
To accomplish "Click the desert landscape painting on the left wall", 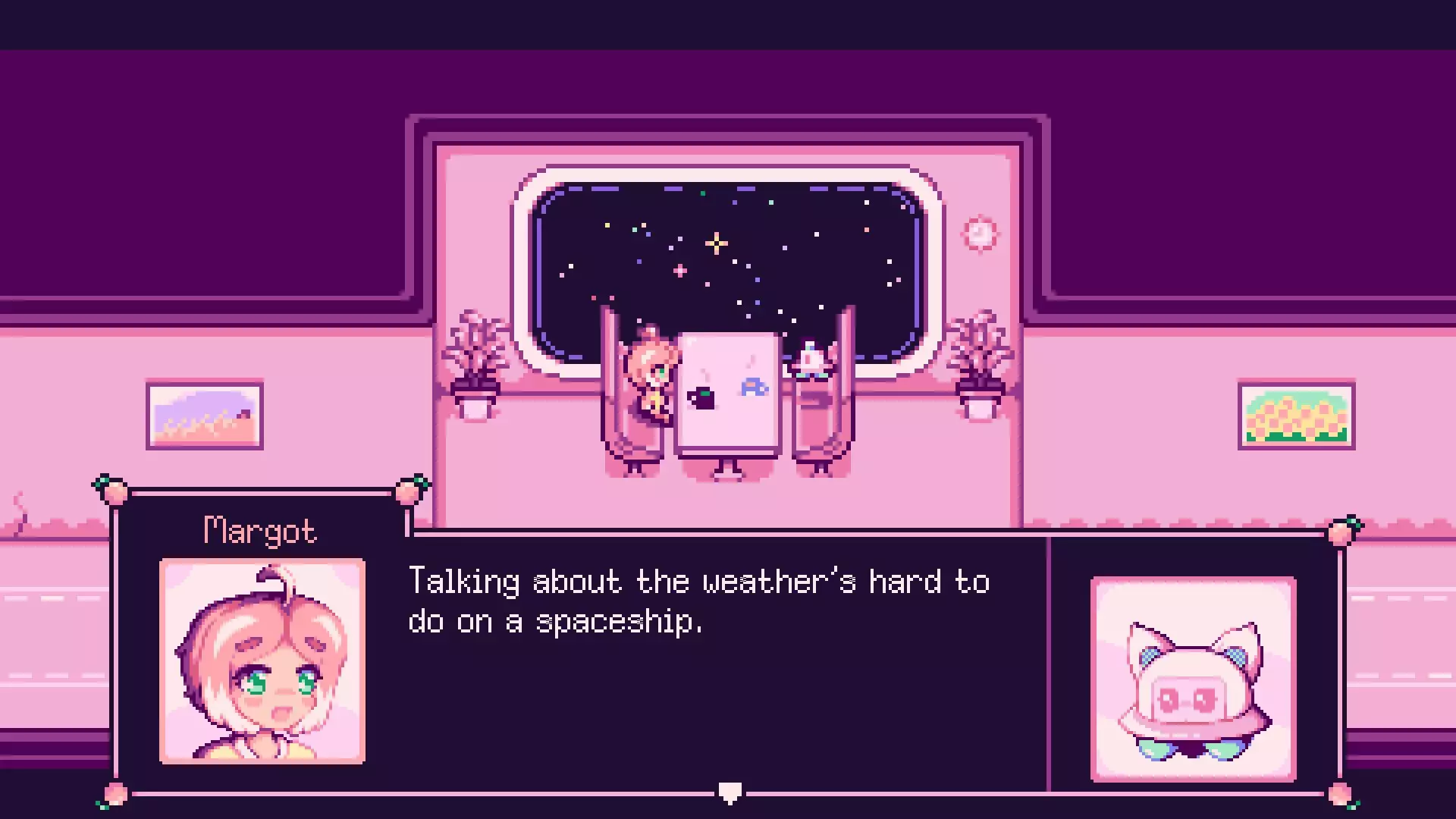I will click(x=205, y=416).
